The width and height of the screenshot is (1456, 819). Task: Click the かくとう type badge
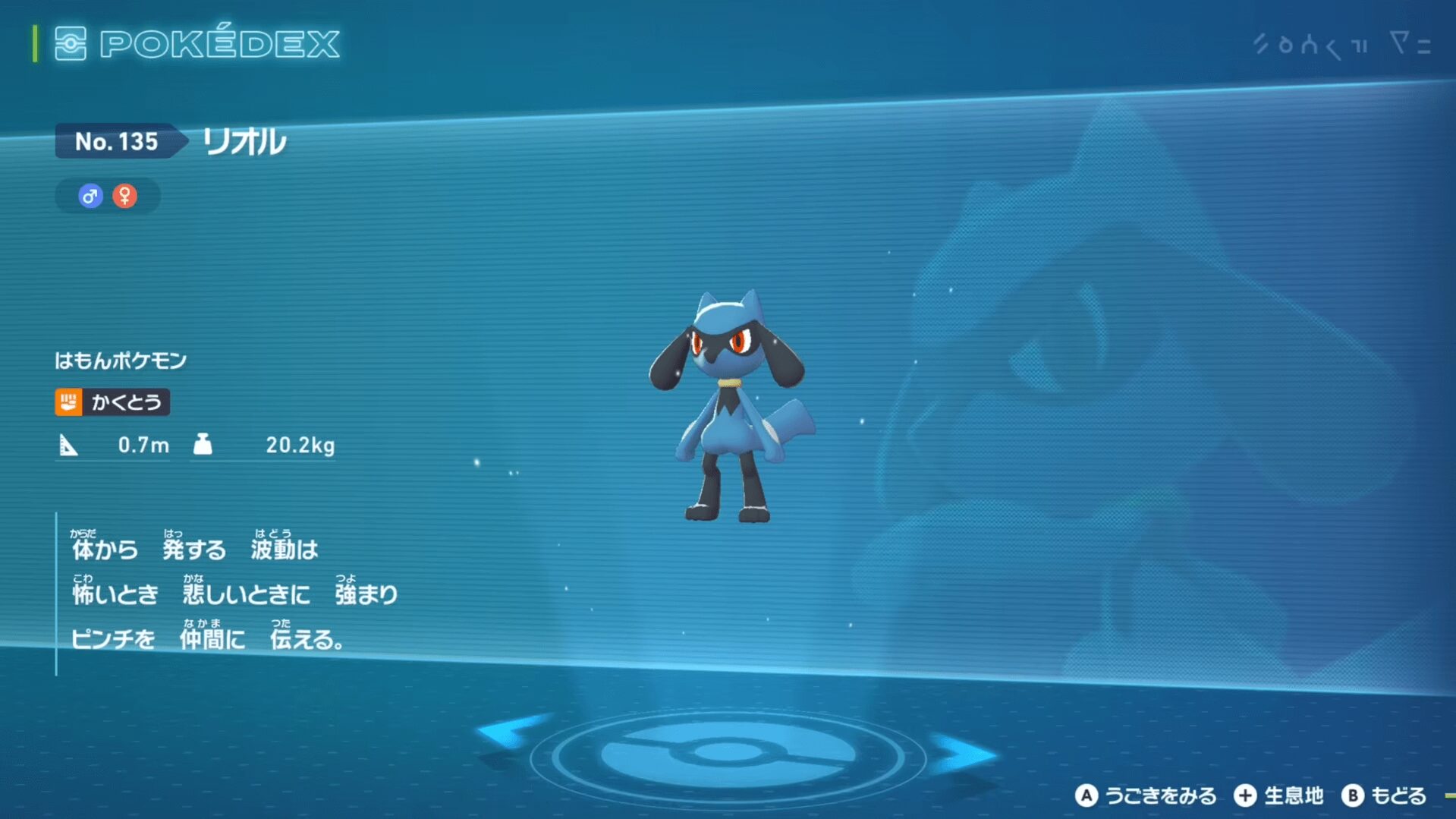[112, 402]
